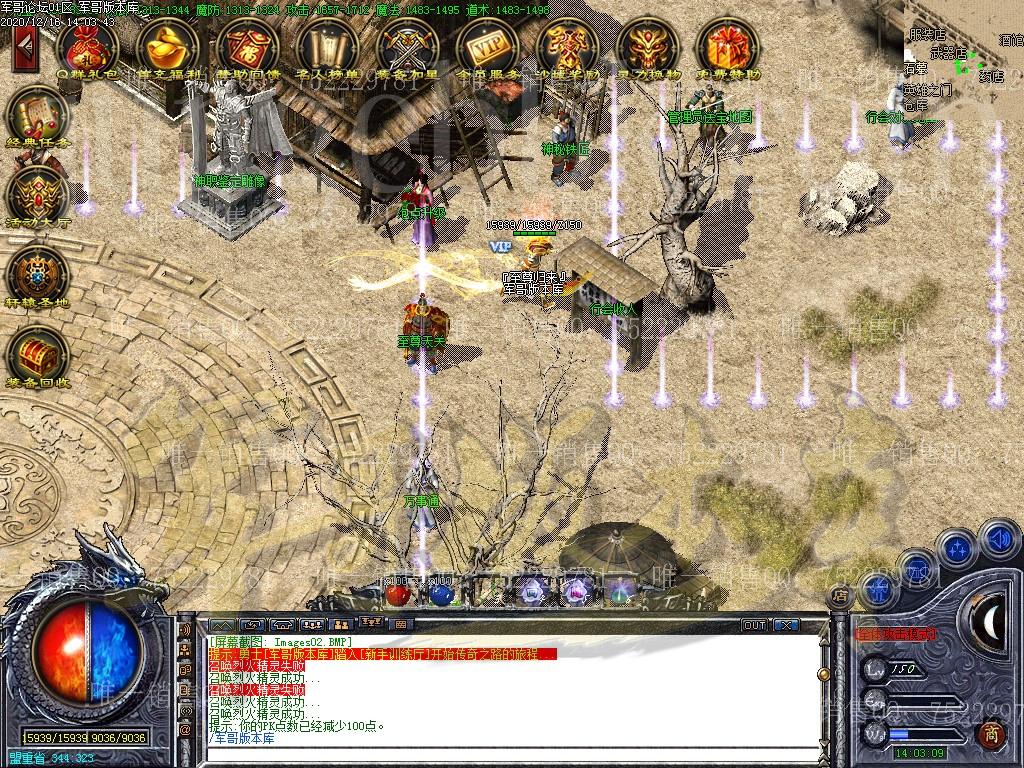Close the chat panel with the X button
This screenshot has width=1024, height=768.
pyautogui.click(x=787, y=625)
